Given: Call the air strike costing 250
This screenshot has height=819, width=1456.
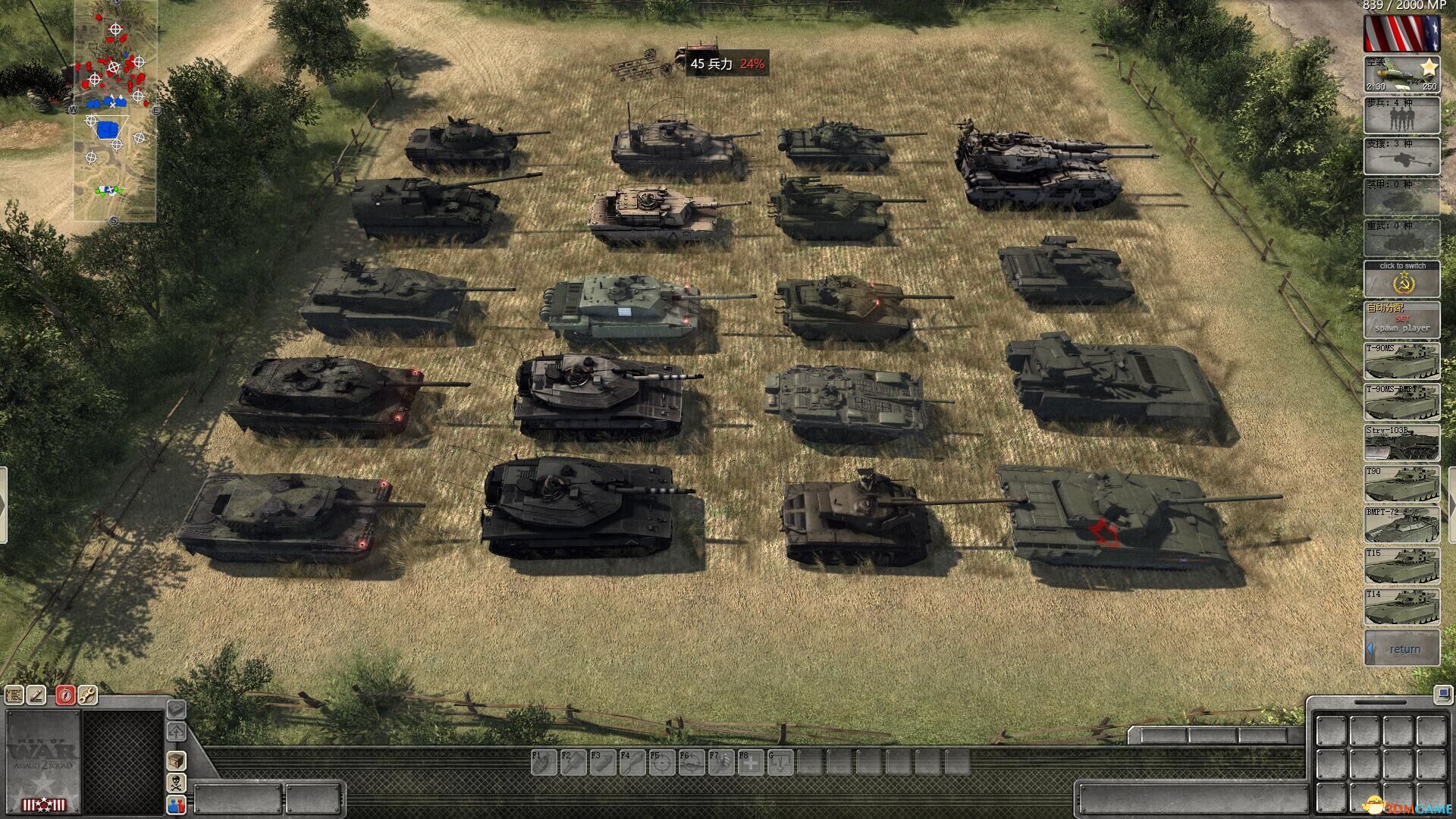Looking at the screenshot, I should point(1401,74).
